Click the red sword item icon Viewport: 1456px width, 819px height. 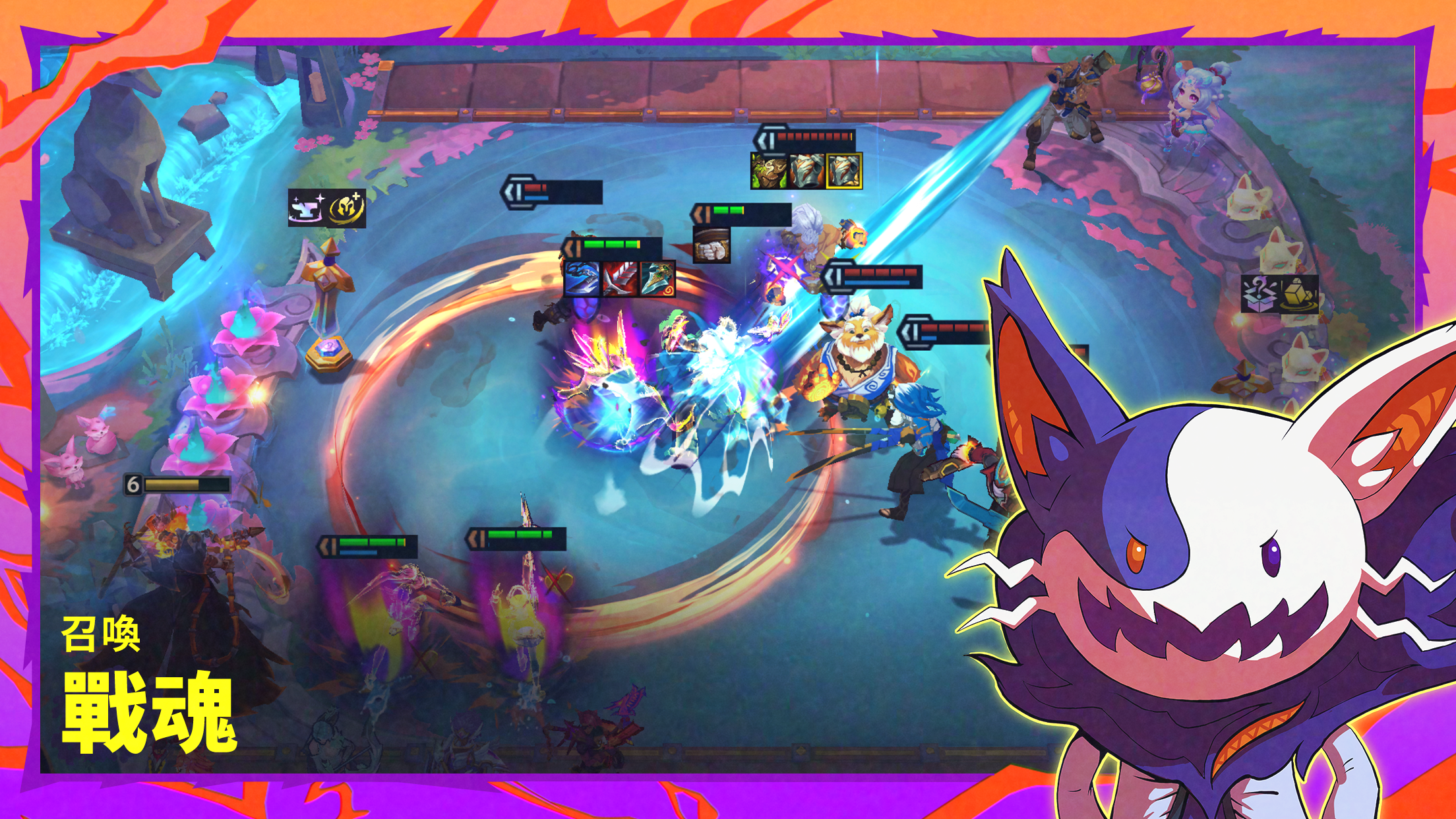point(620,279)
